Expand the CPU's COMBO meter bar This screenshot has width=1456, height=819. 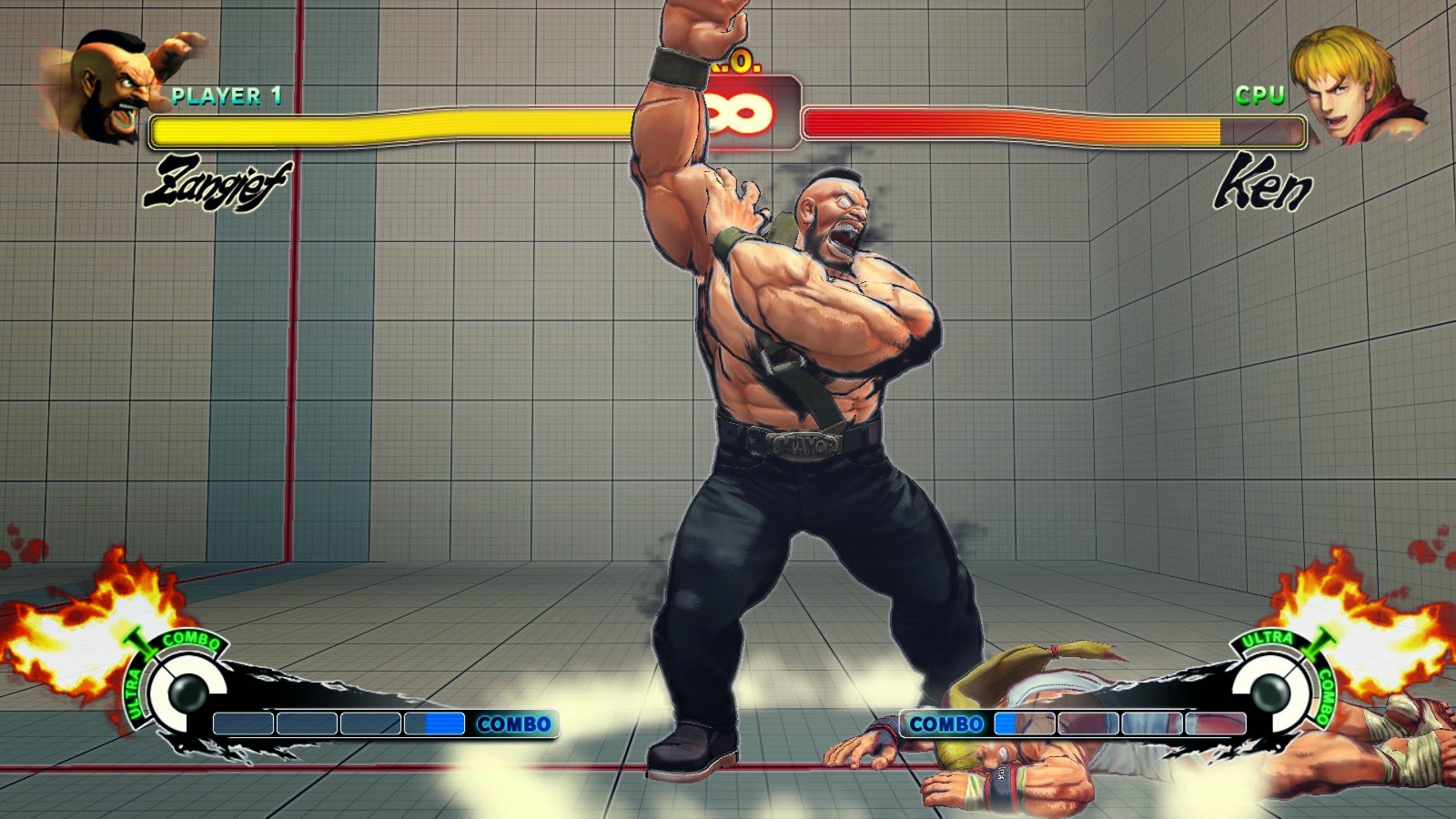(1074, 725)
